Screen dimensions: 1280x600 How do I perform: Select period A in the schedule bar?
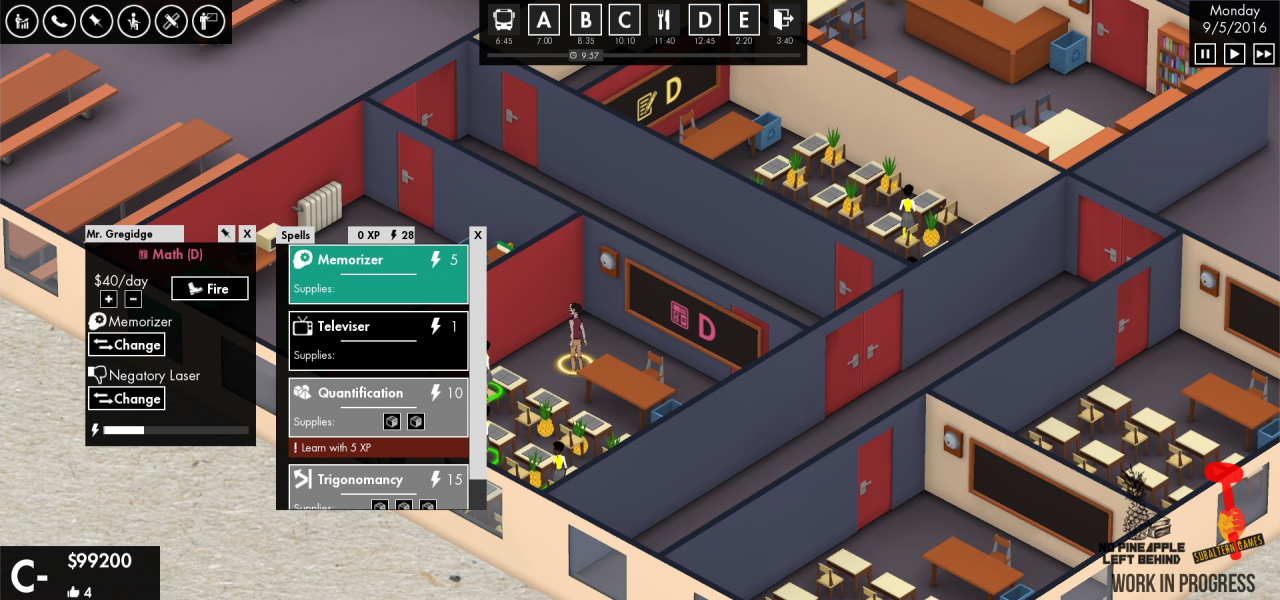pos(544,20)
